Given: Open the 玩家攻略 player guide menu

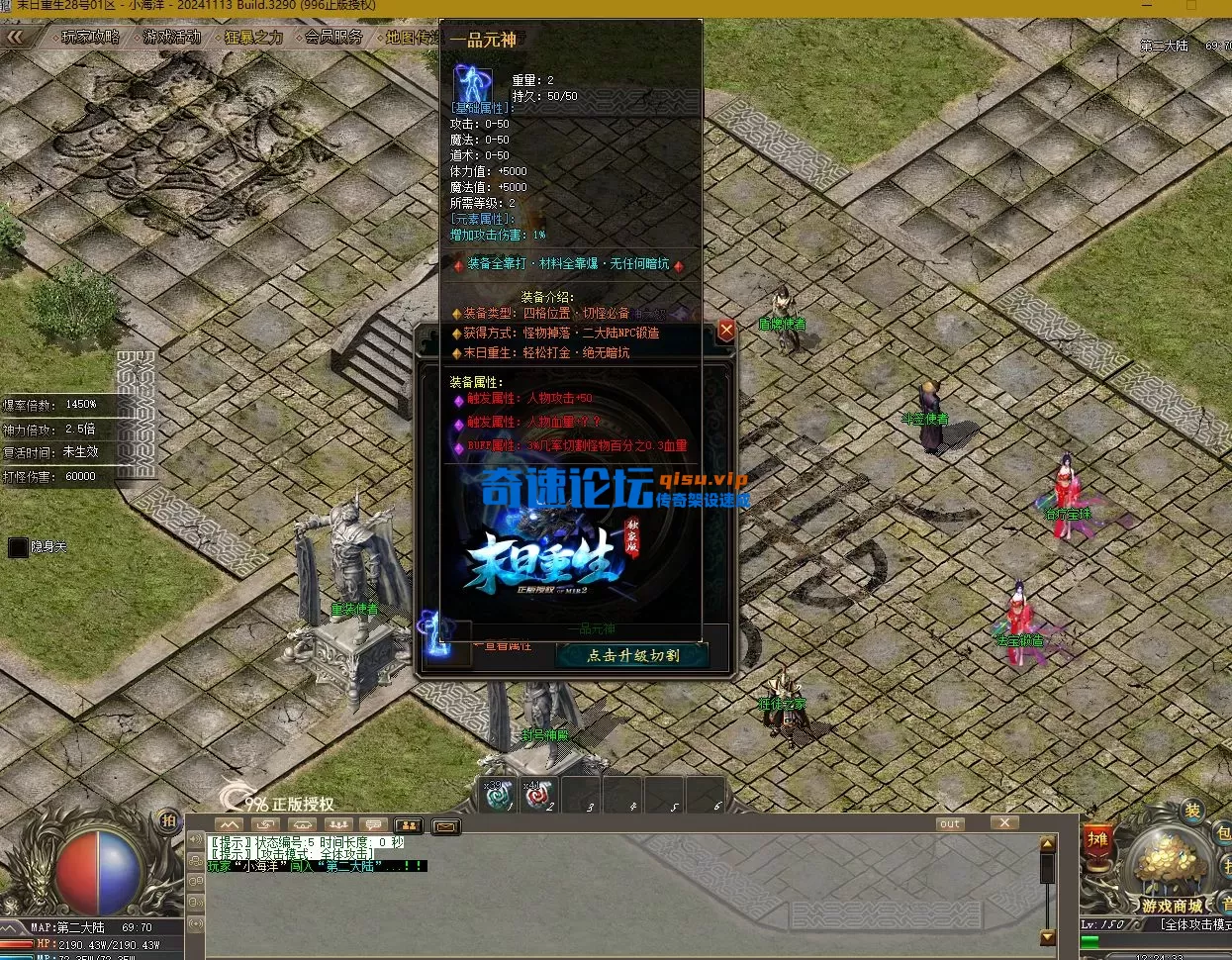Looking at the screenshot, I should pos(90,38).
